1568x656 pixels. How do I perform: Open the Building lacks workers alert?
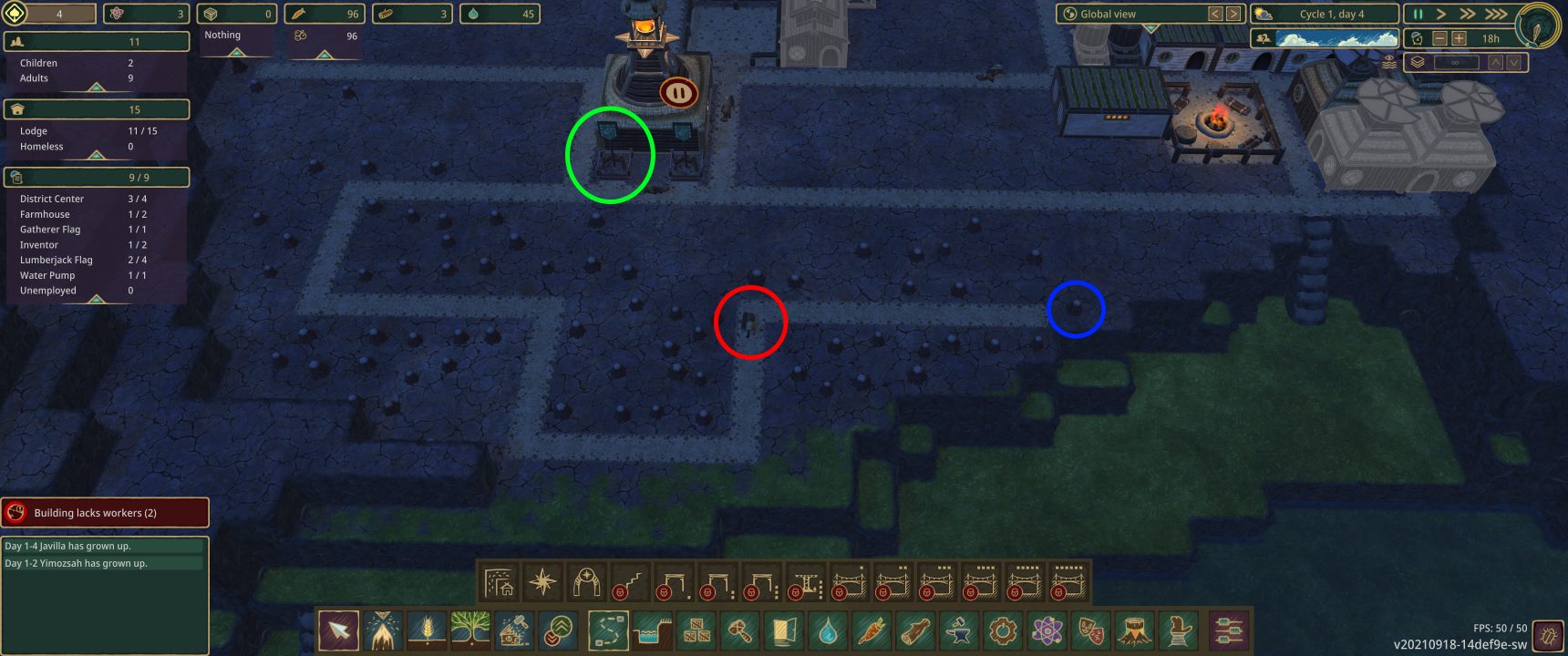[105, 512]
